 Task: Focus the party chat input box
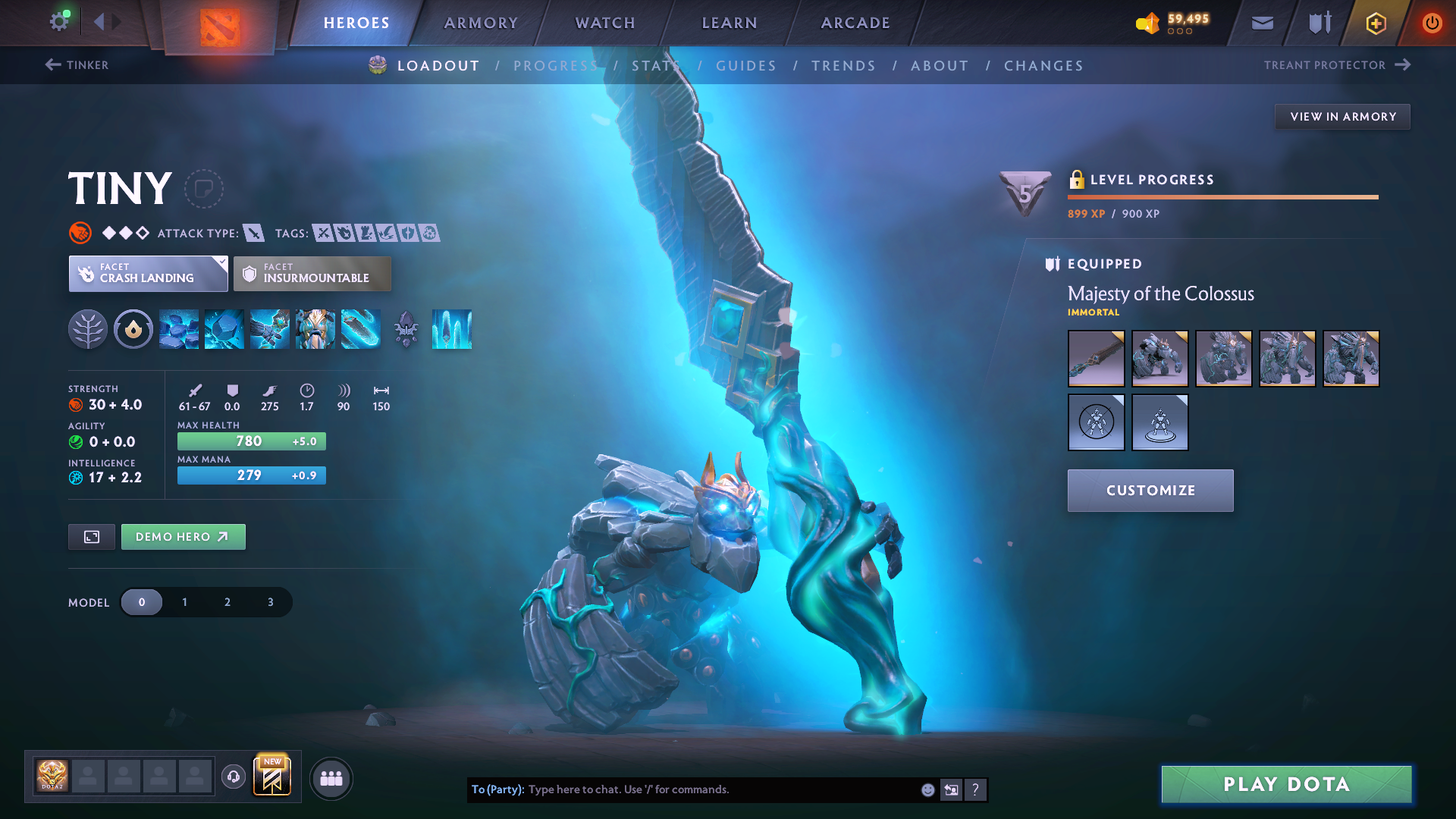click(x=720, y=789)
